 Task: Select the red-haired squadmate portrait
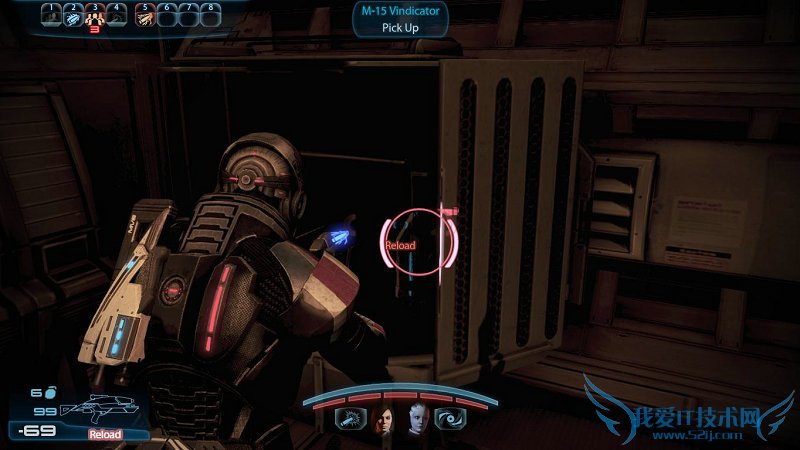point(382,421)
